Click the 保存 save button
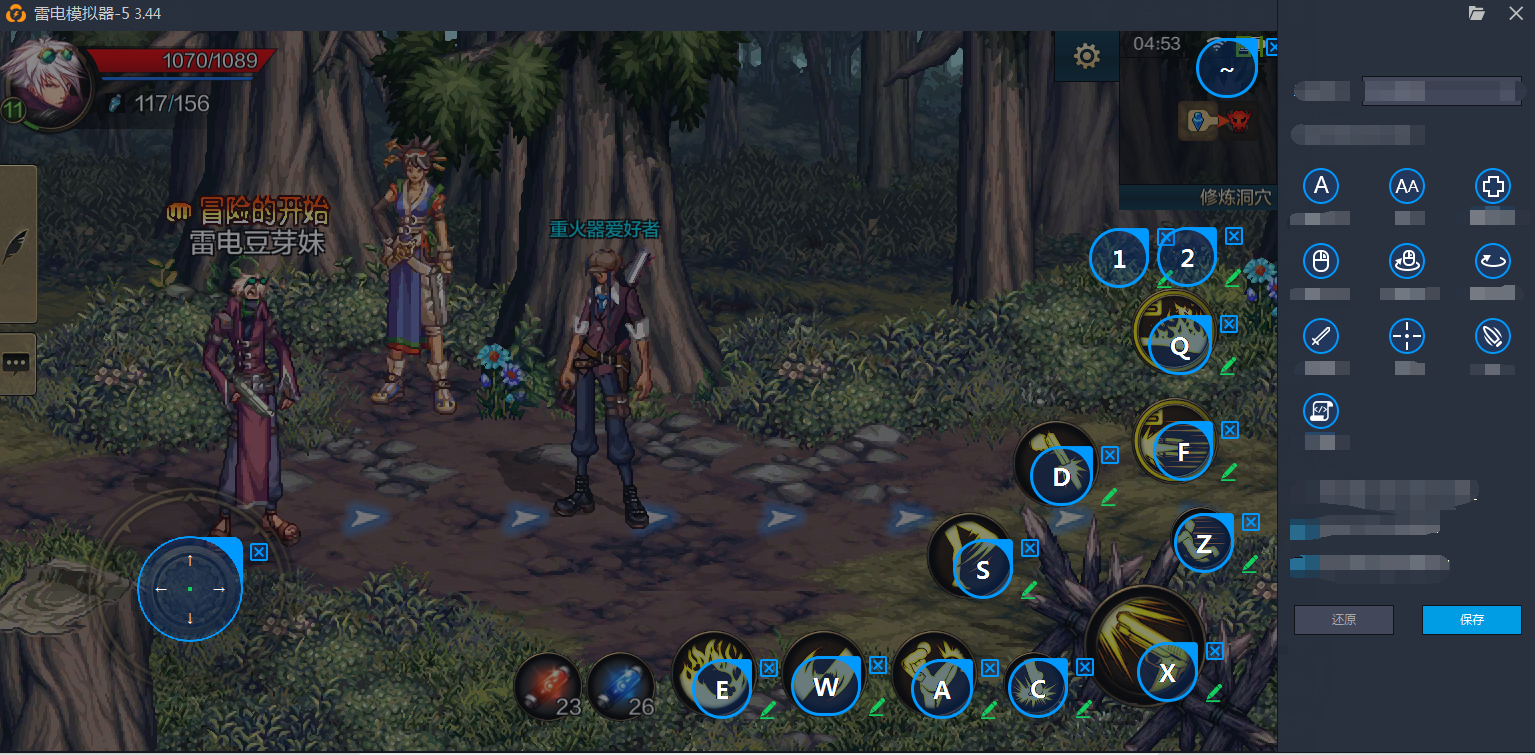 pos(1471,620)
